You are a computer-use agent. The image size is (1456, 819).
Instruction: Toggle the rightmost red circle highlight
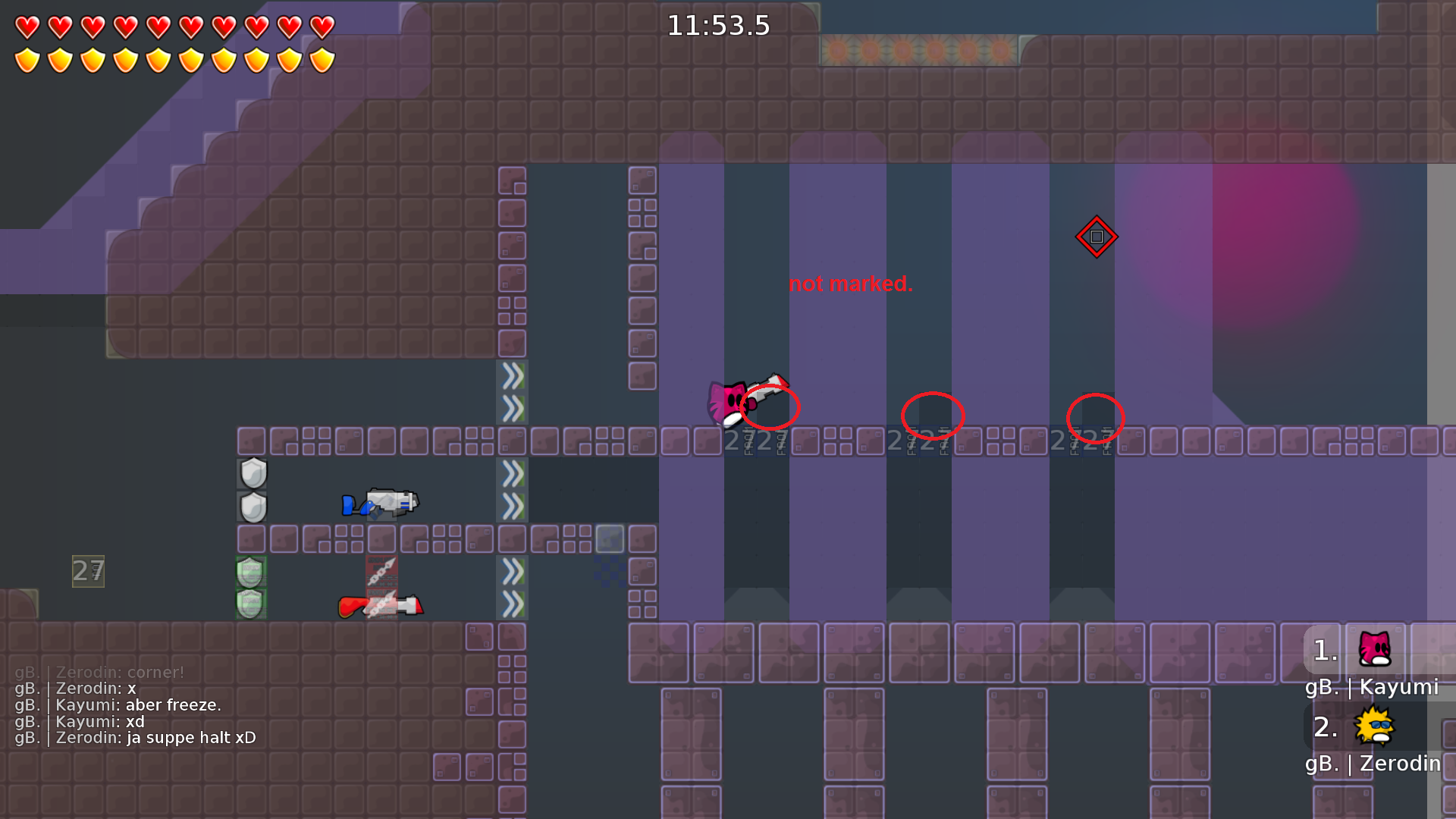tap(1094, 416)
